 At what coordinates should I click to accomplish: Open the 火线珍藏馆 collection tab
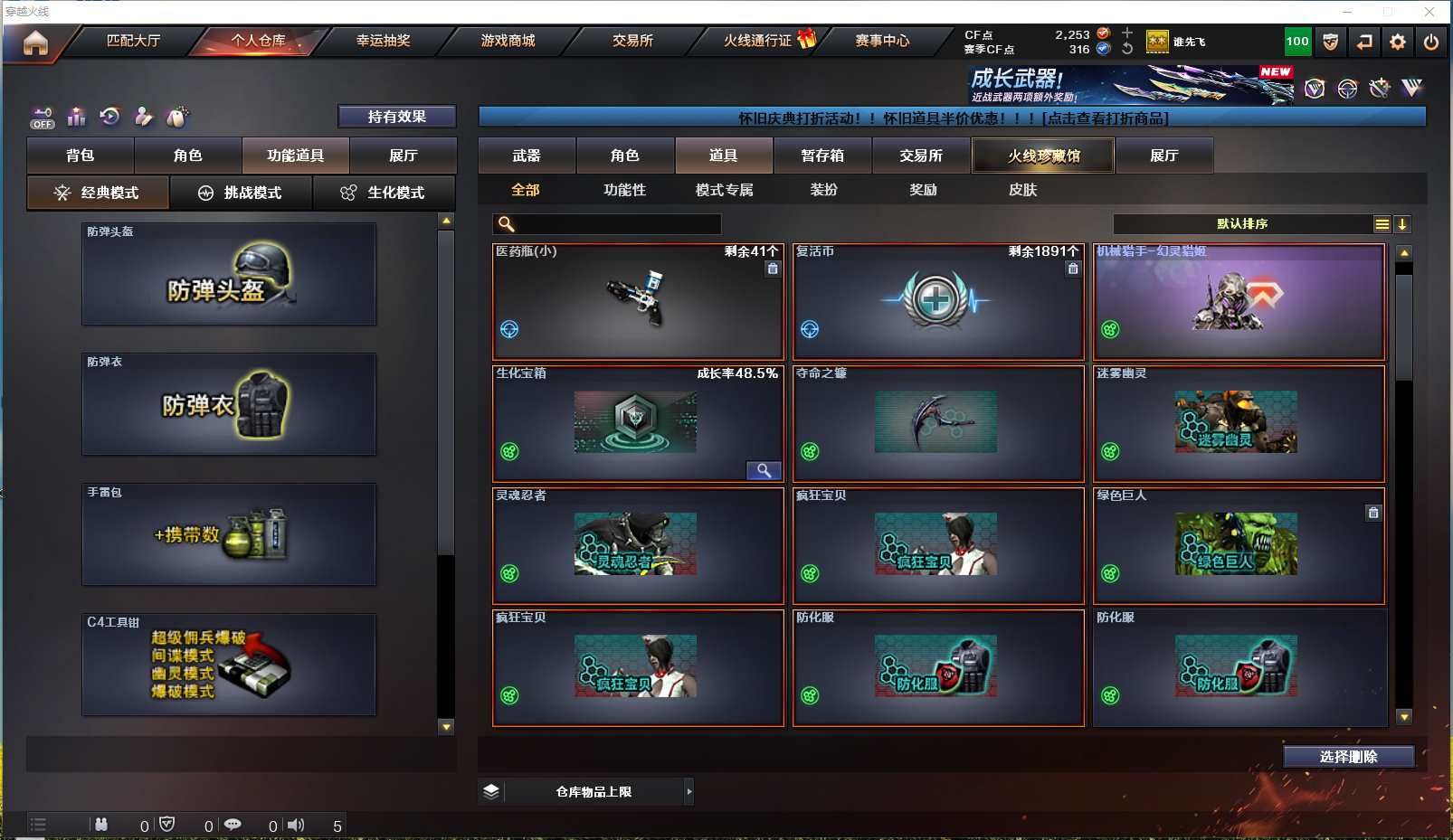tap(1043, 156)
